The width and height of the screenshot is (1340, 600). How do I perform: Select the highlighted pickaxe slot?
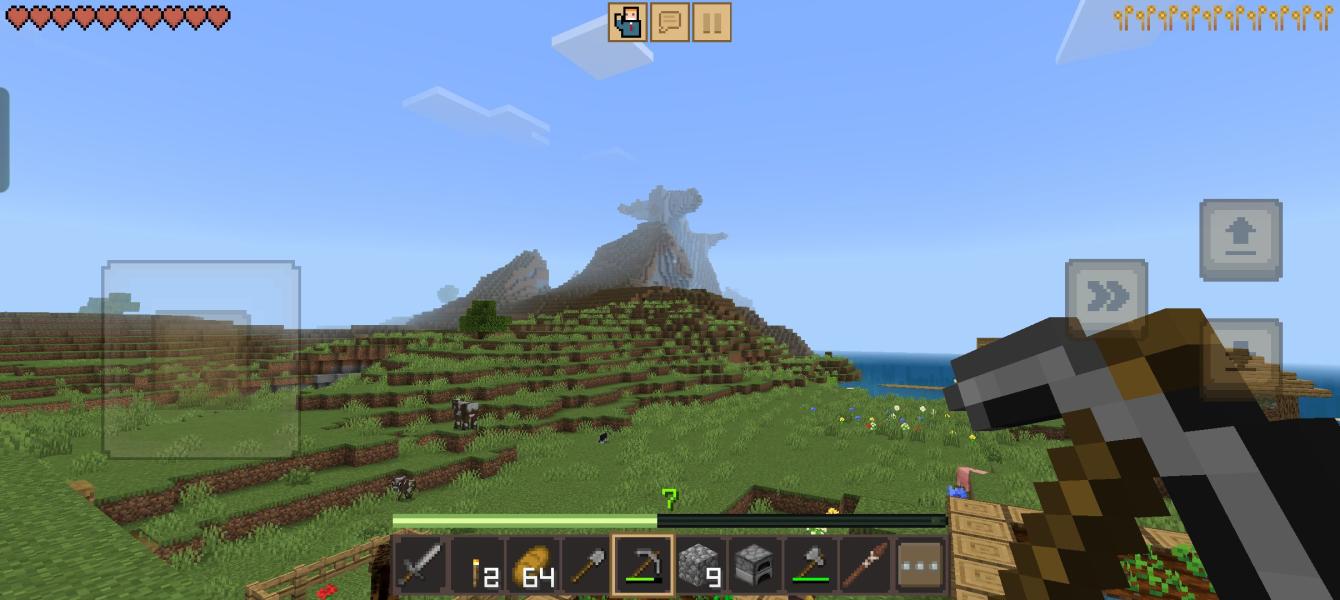[642, 566]
